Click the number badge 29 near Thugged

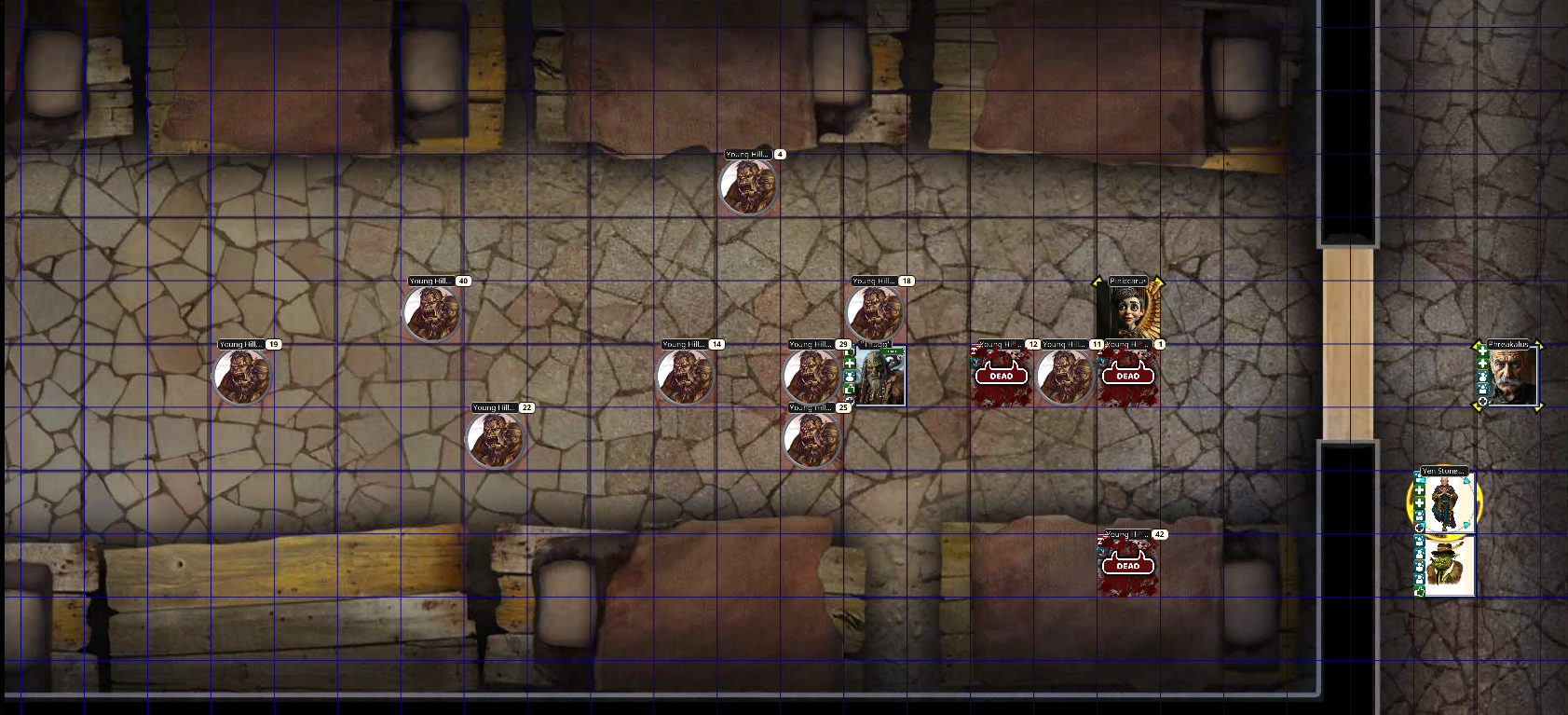844,344
